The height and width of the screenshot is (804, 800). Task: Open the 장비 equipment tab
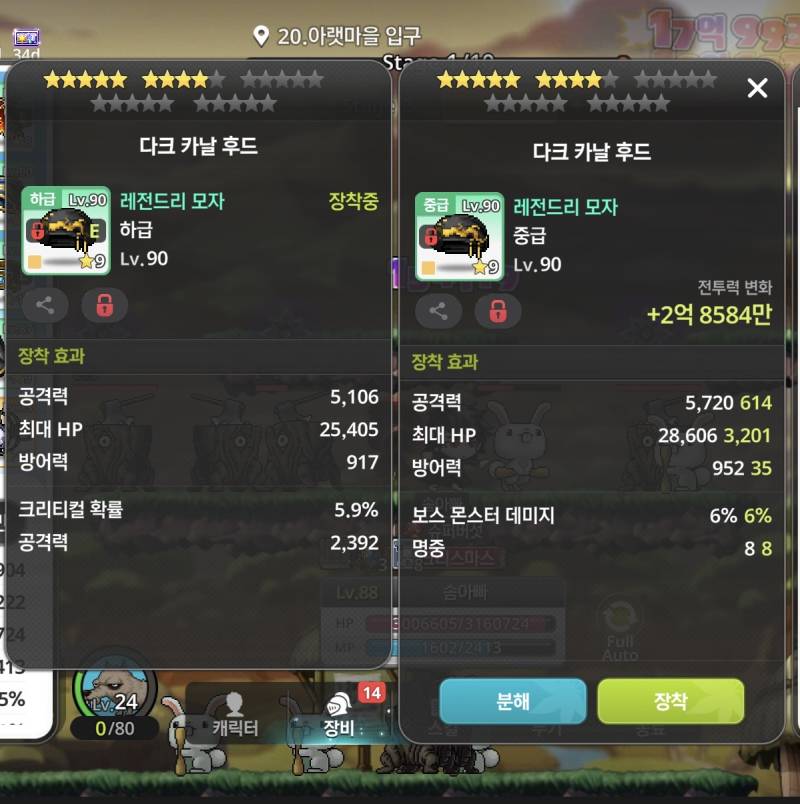[338, 716]
